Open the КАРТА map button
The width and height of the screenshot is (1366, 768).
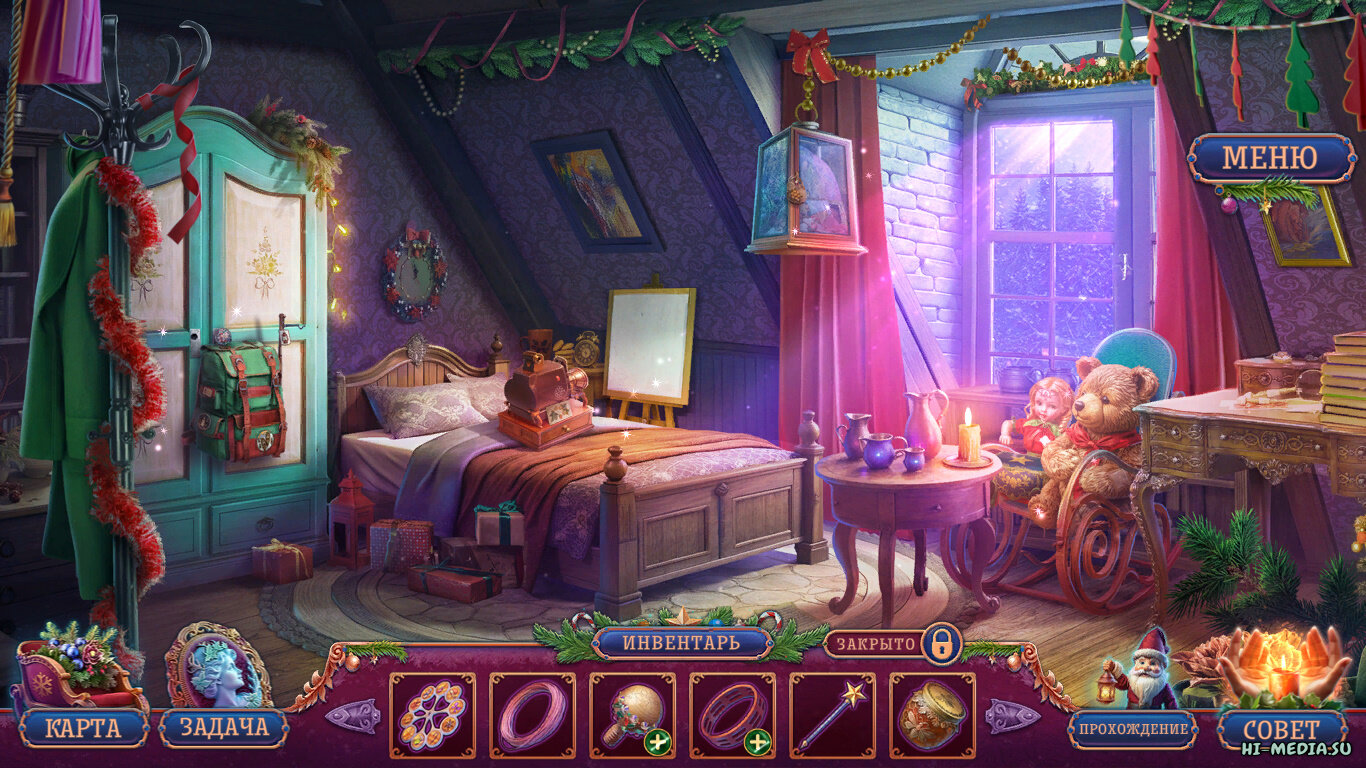pyautogui.click(x=82, y=728)
